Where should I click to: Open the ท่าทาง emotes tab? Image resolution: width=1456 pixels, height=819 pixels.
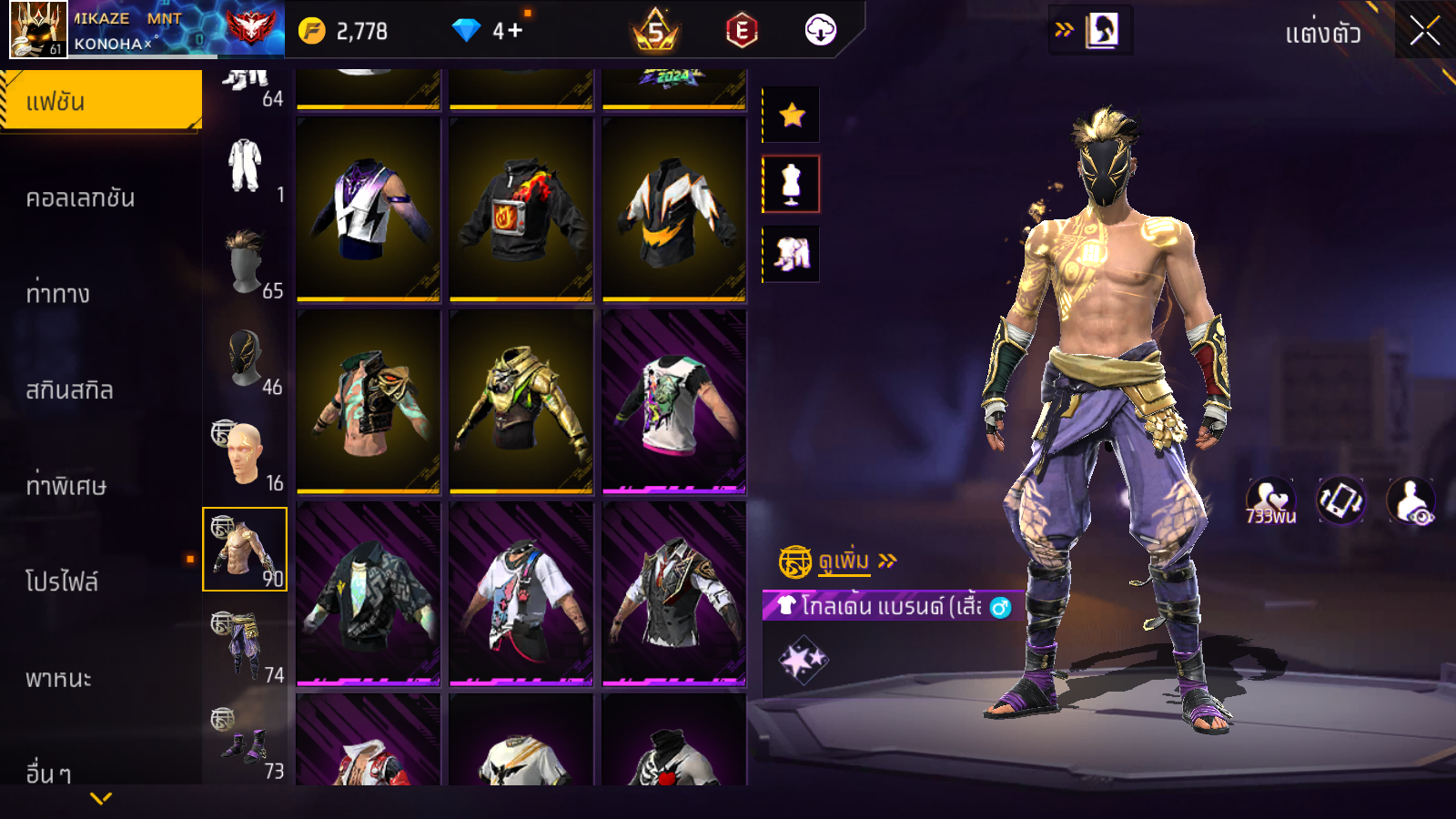tap(58, 294)
